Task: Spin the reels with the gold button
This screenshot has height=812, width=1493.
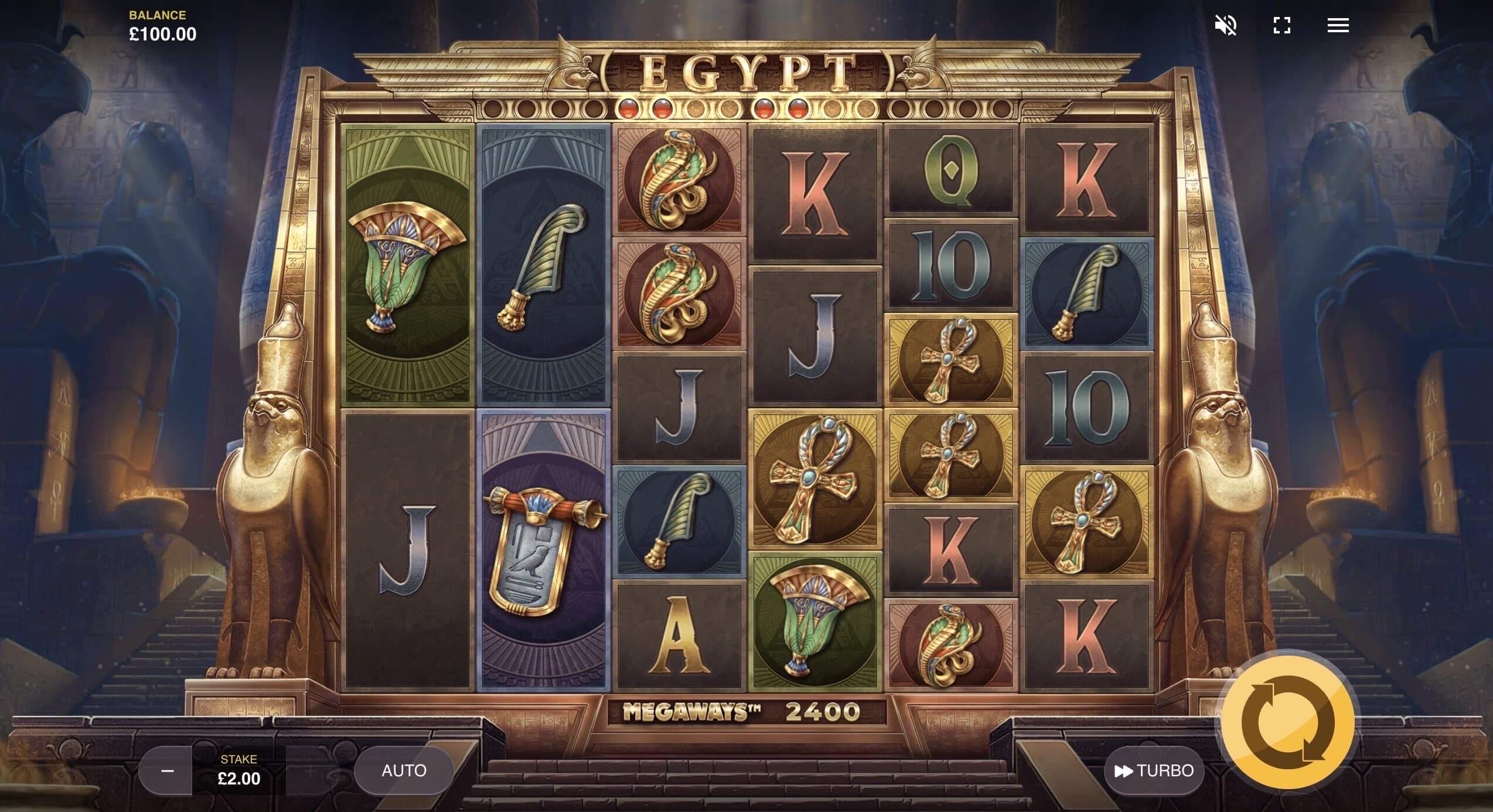Action: tap(1287, 721)
